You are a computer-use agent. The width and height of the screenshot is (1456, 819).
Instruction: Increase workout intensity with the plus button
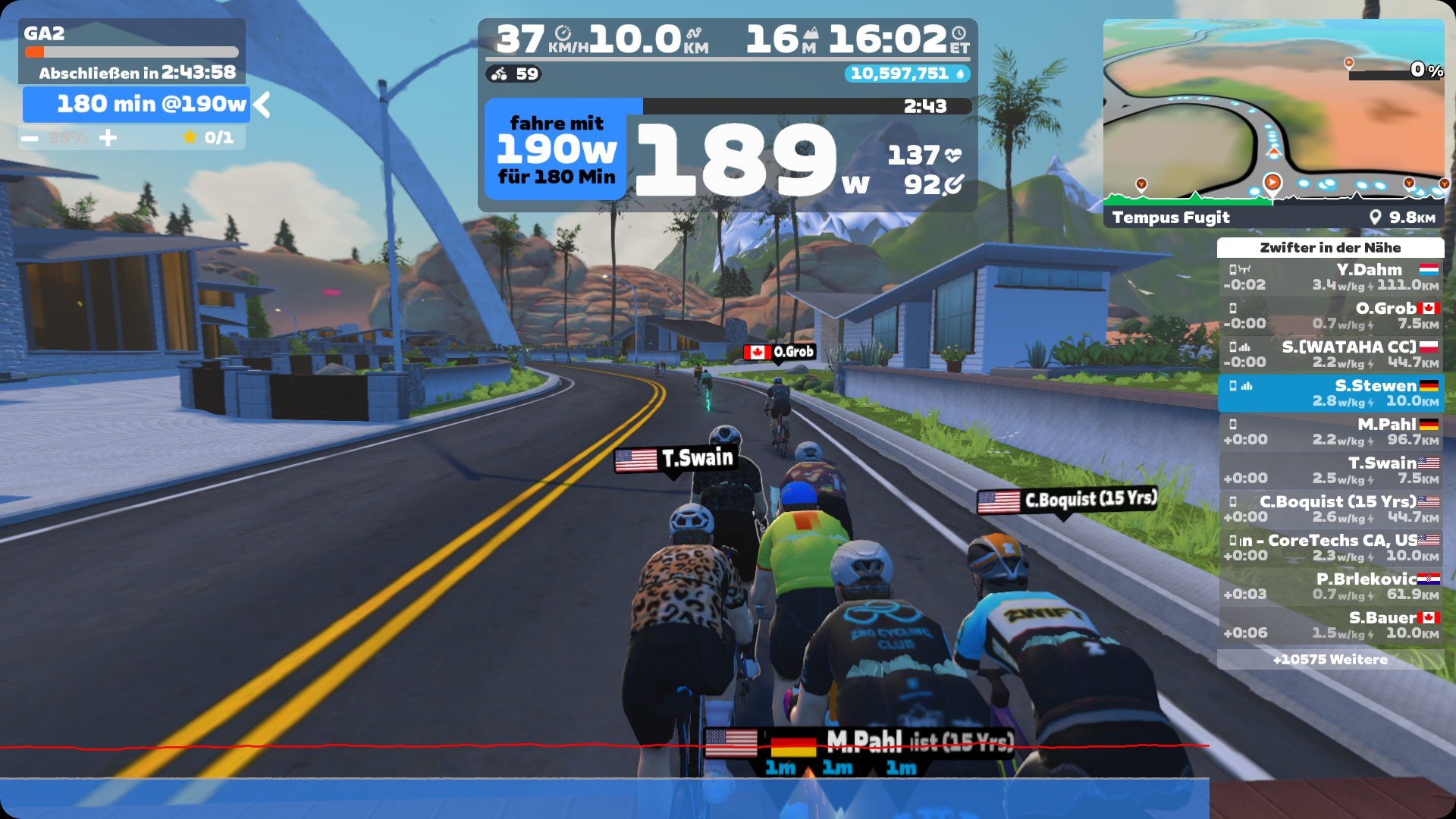pyautogui.click(x=108, y=138)
